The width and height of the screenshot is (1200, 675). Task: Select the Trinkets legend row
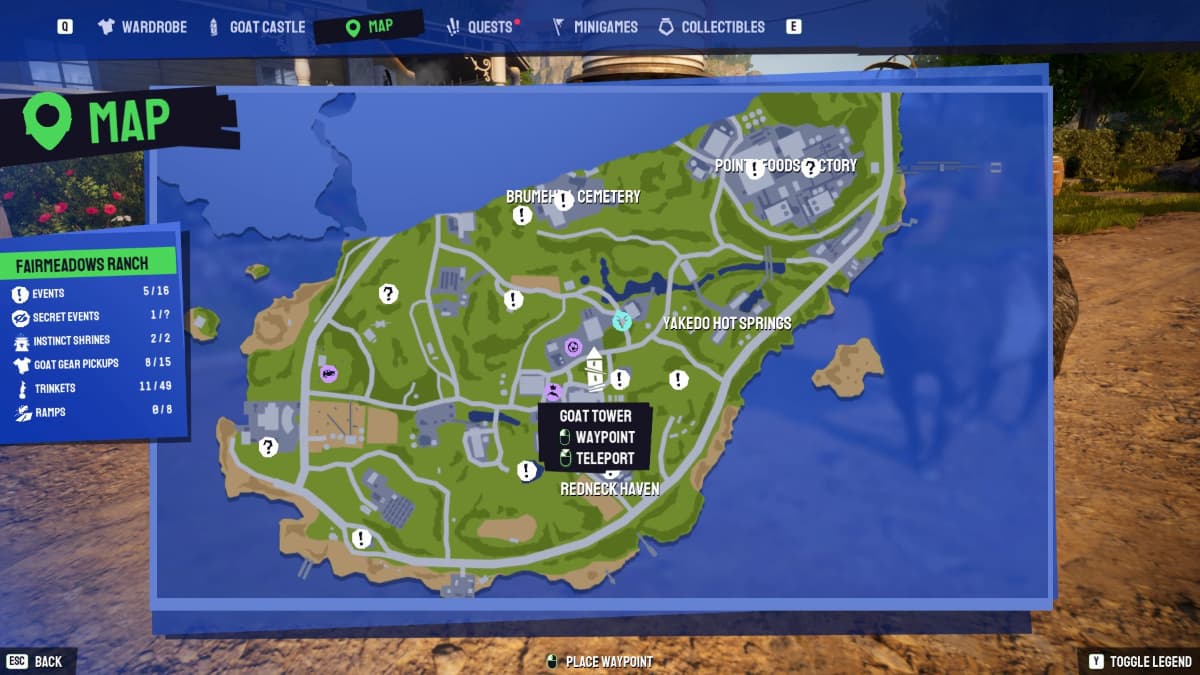point(92,388)
